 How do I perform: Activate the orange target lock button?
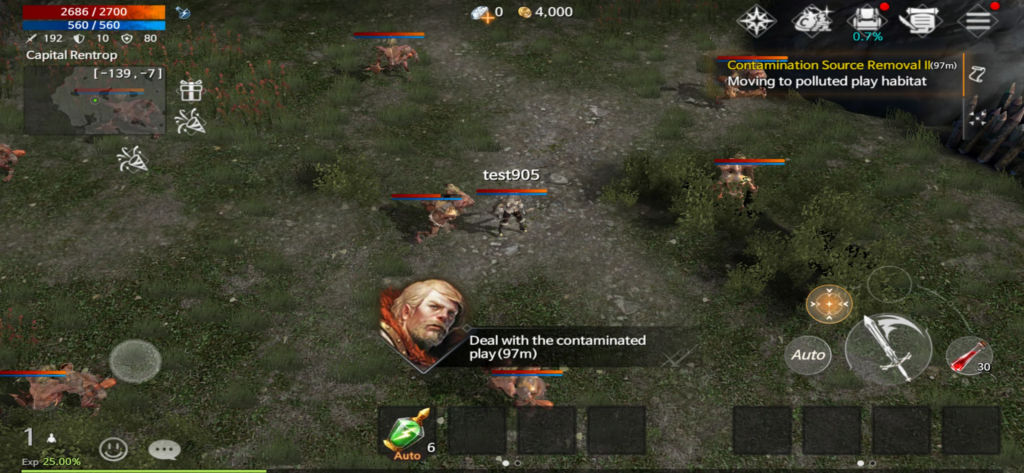click(x=829, y=303)
